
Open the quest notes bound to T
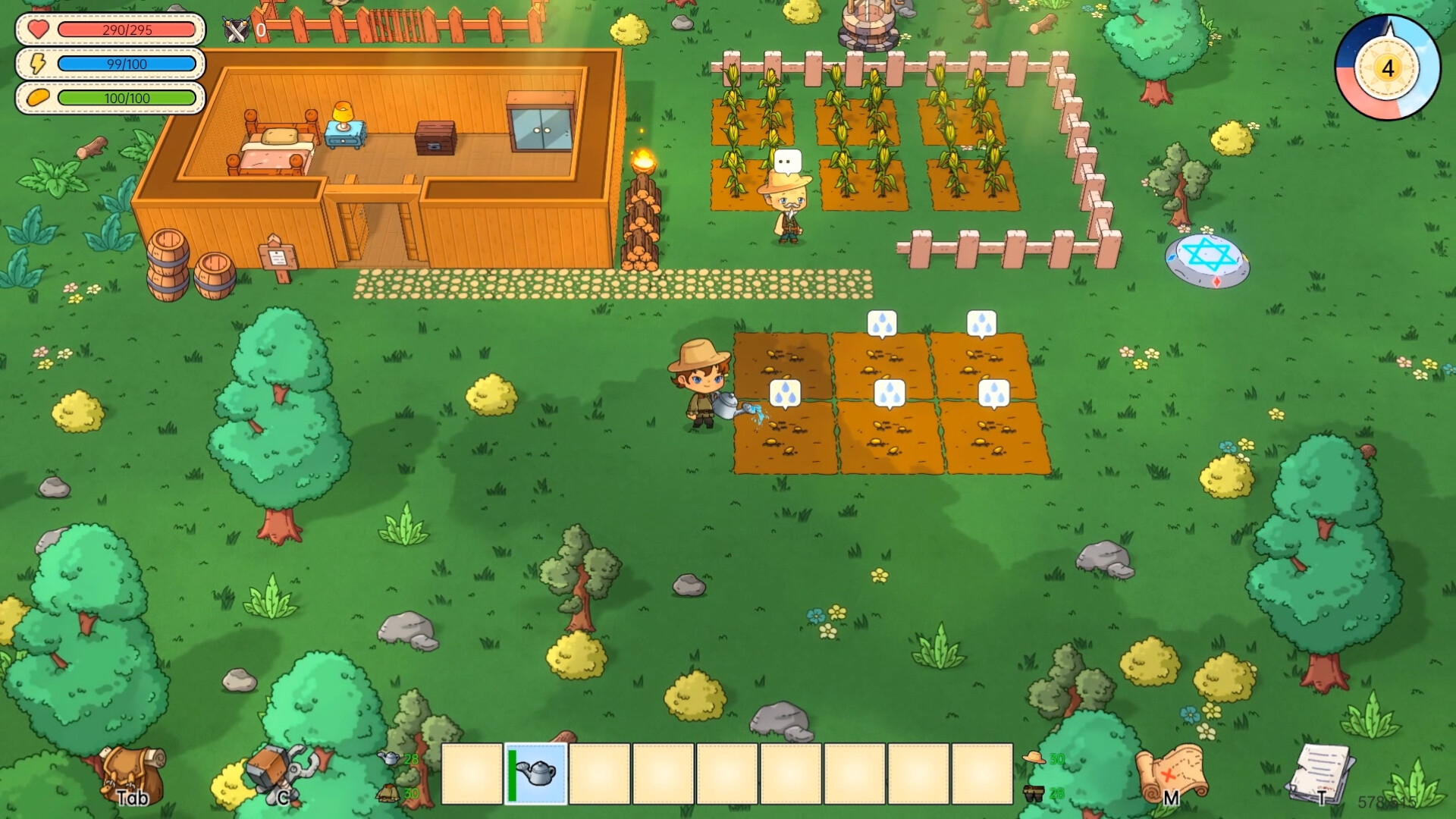click(x=1319, y=773)
